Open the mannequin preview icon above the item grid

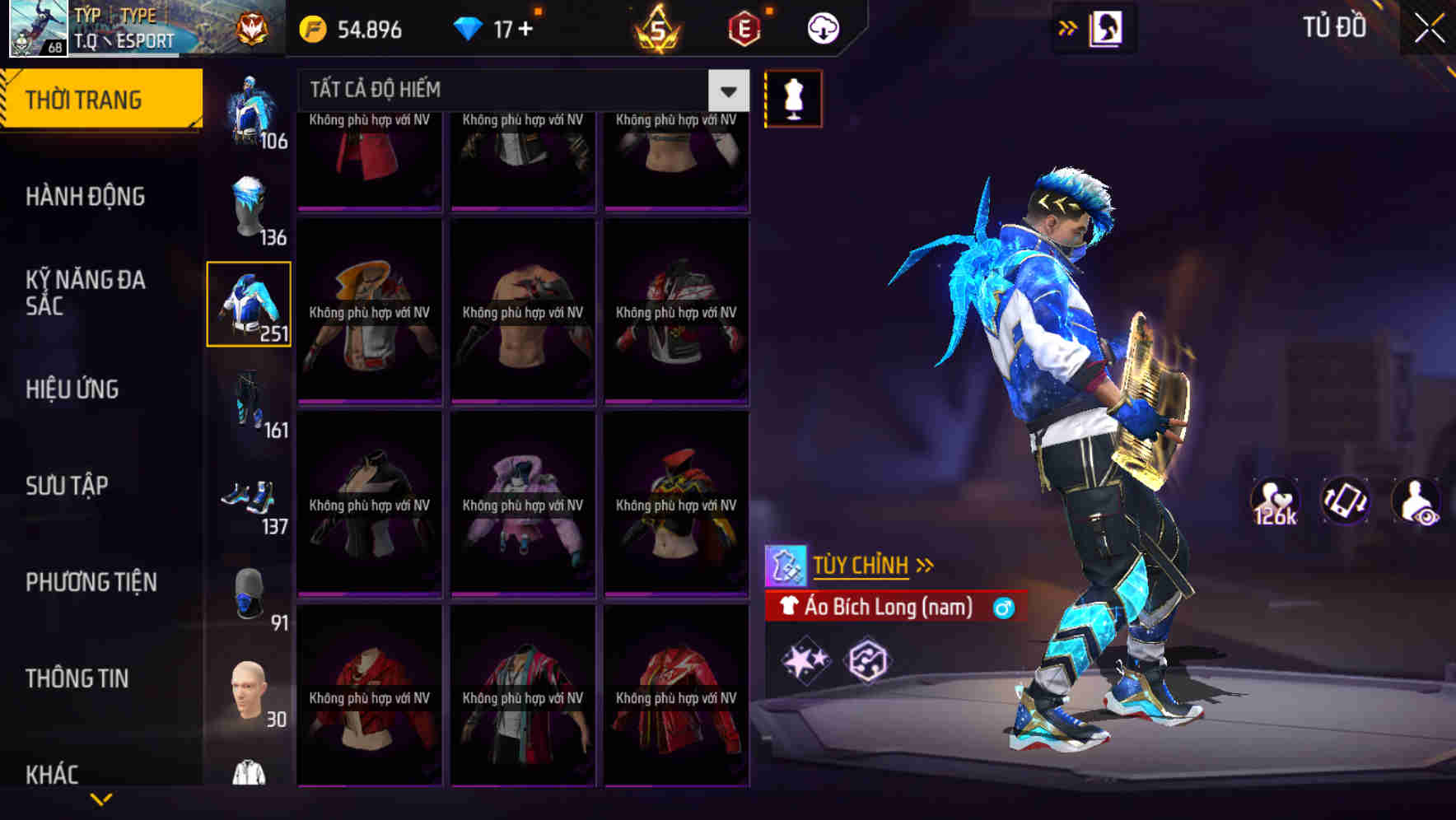coord(792,97)
